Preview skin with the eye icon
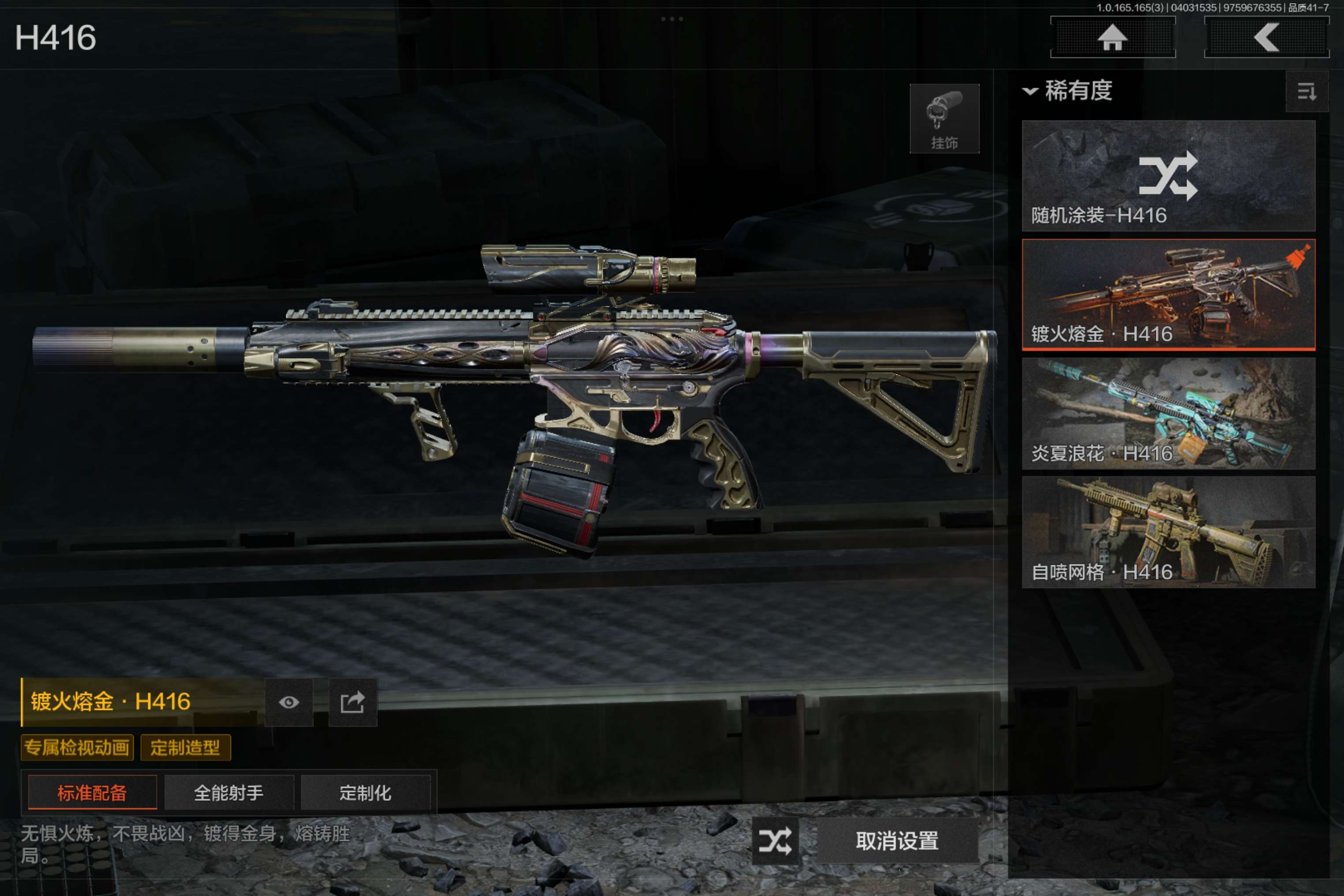This screenshot has width=1344, height=896. [288, 702]
